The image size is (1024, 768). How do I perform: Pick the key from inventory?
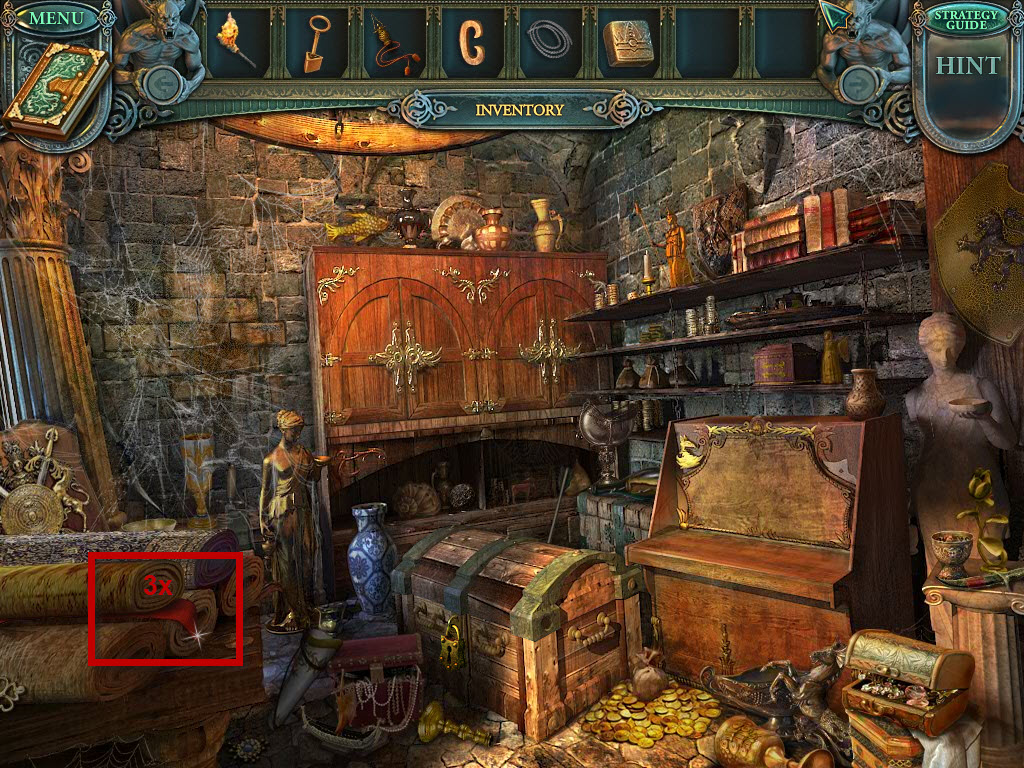[x=316, y=43]
